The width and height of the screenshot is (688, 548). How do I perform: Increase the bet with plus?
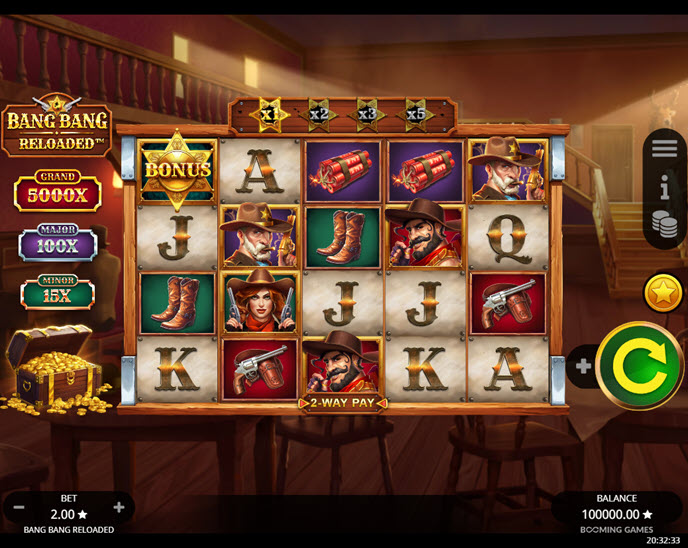click(x=119, y=507)
